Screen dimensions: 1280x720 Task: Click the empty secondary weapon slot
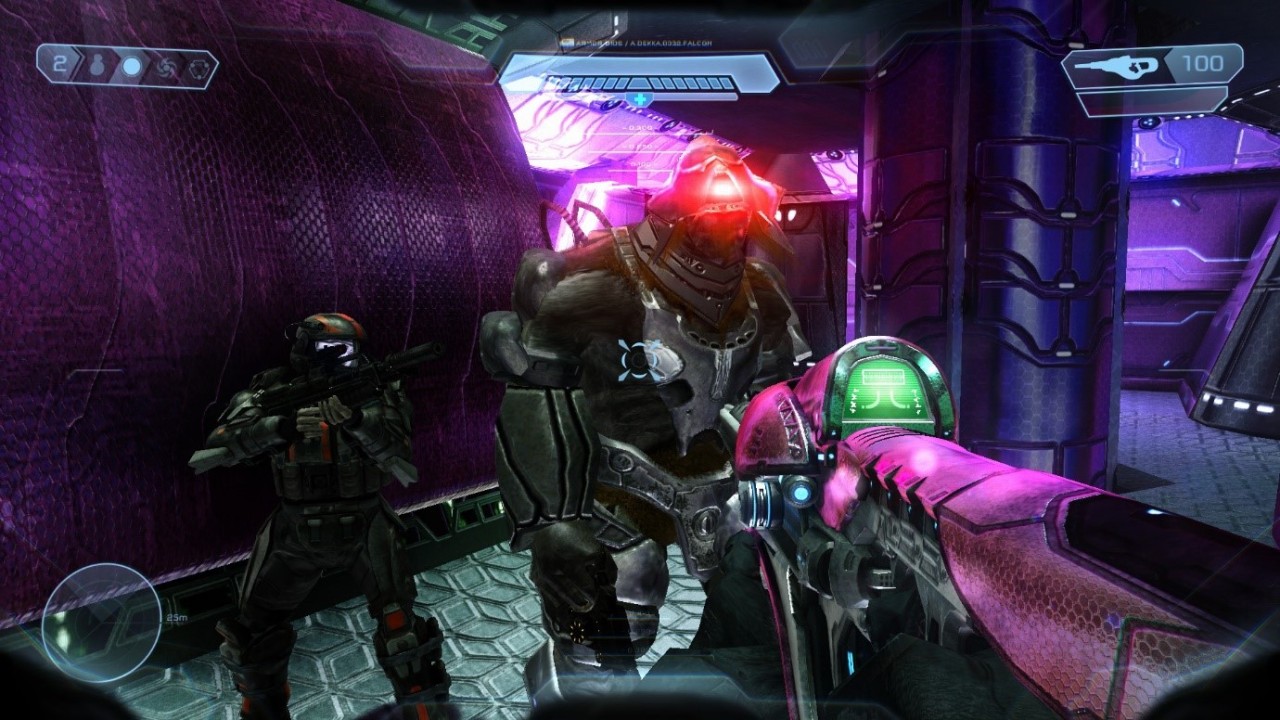[x=1152, y=101]
